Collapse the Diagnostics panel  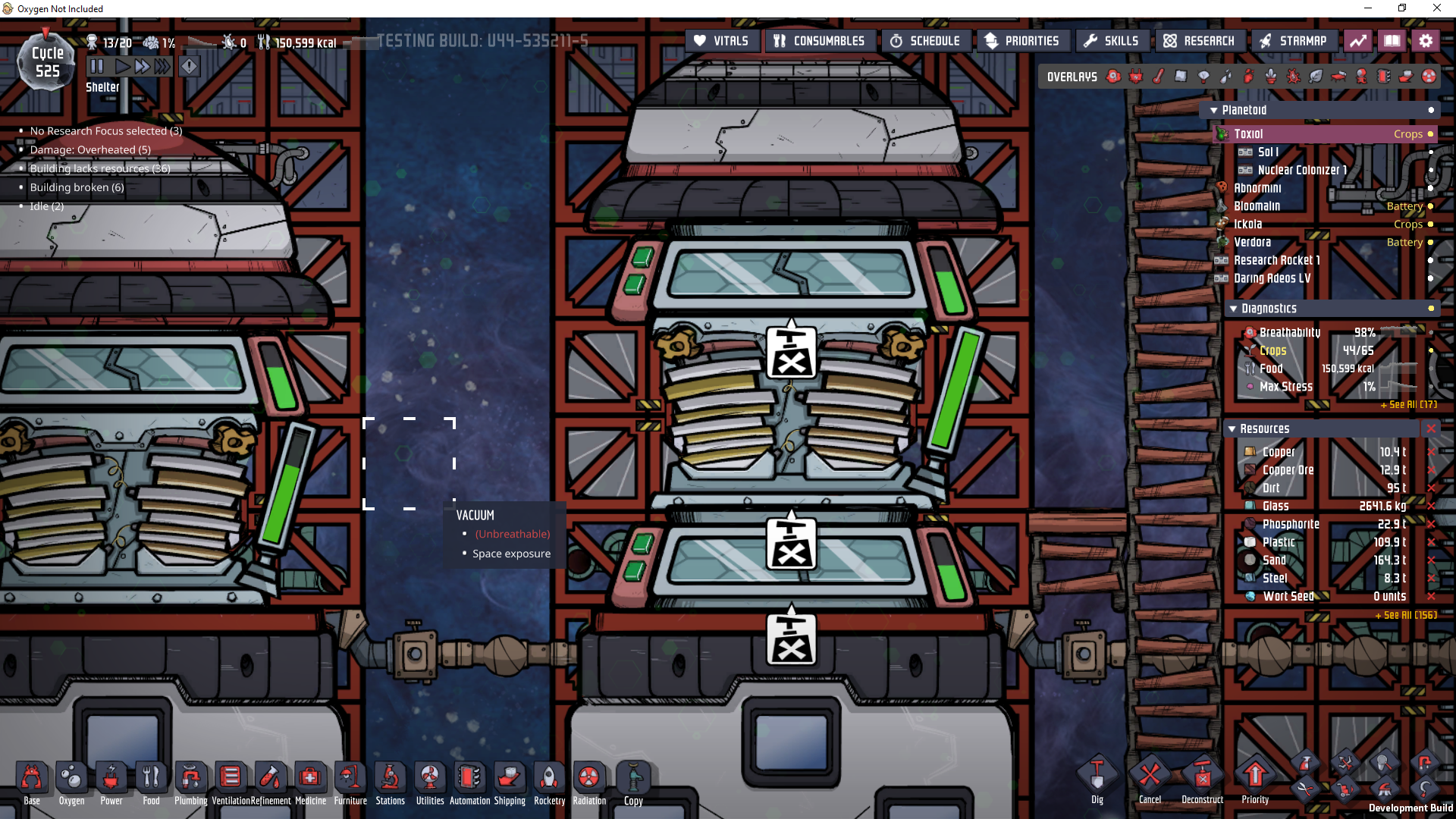(1234, 309)
